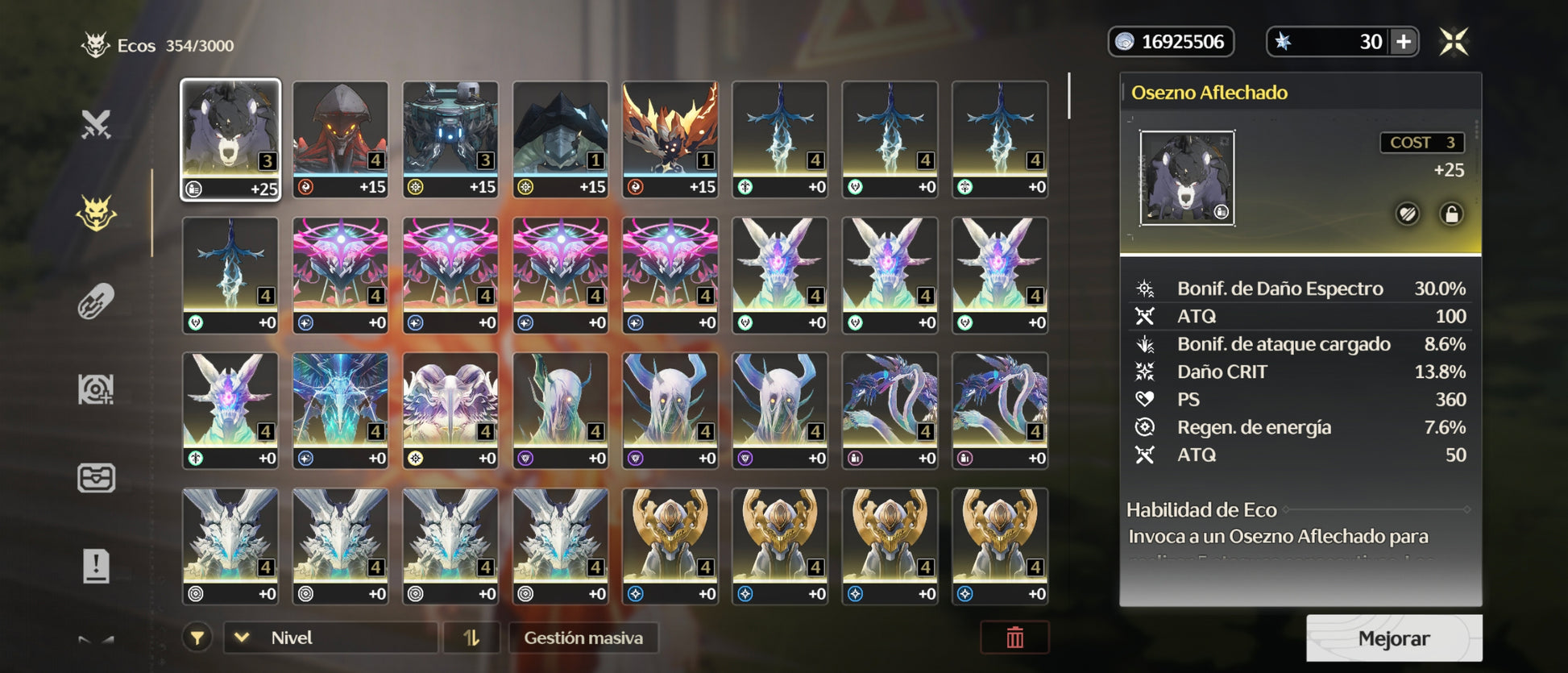
Task: Add currency with the plus button
Action: click(1404, 42)
